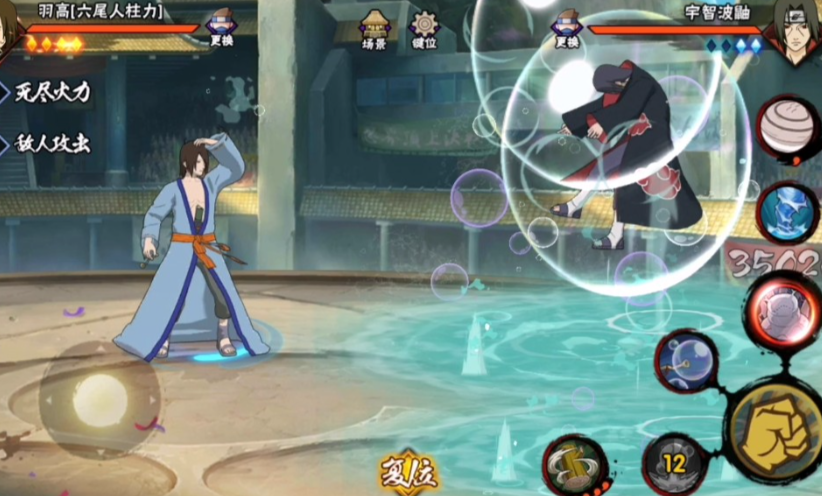Open the 场景 scene selector
This screenshot has height=496, width=822.
click(375, 28)
